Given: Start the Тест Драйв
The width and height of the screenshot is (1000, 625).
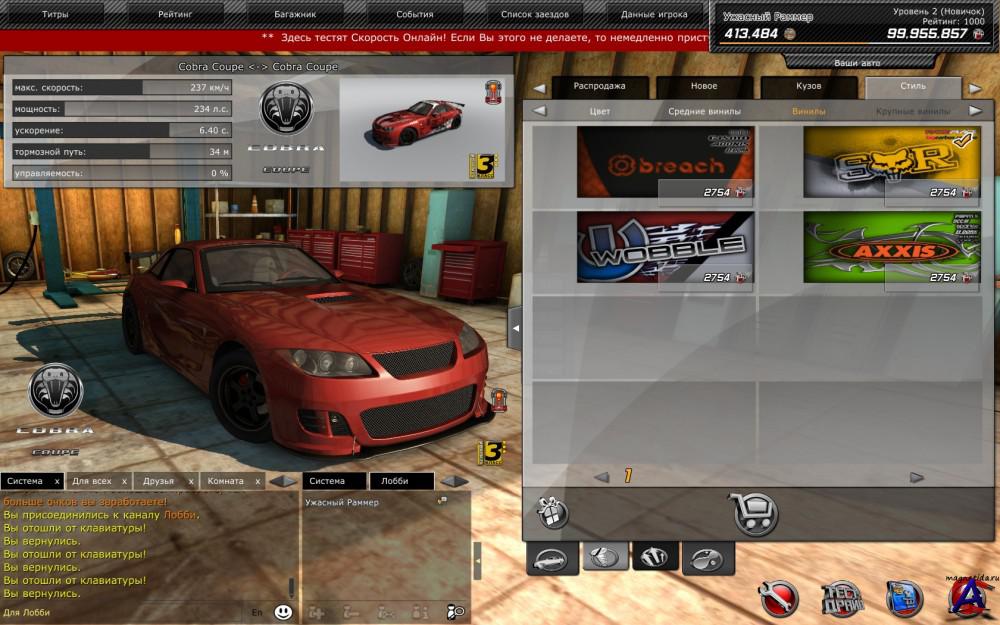Looking at the screenshot, I should click(x=840, y=598).
